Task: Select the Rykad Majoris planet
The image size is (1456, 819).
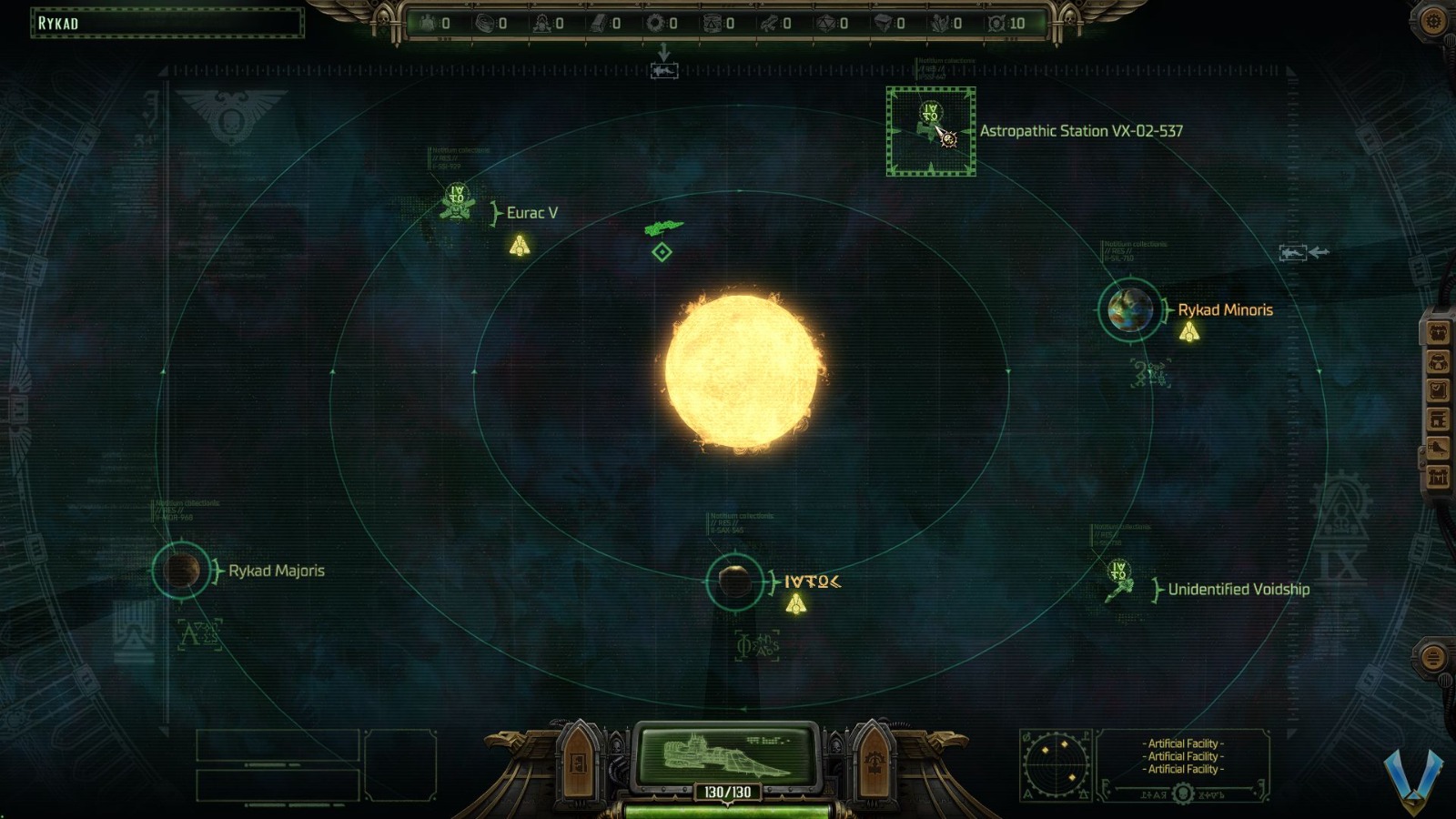Action: pyautogui.click(x=182, y=571)
